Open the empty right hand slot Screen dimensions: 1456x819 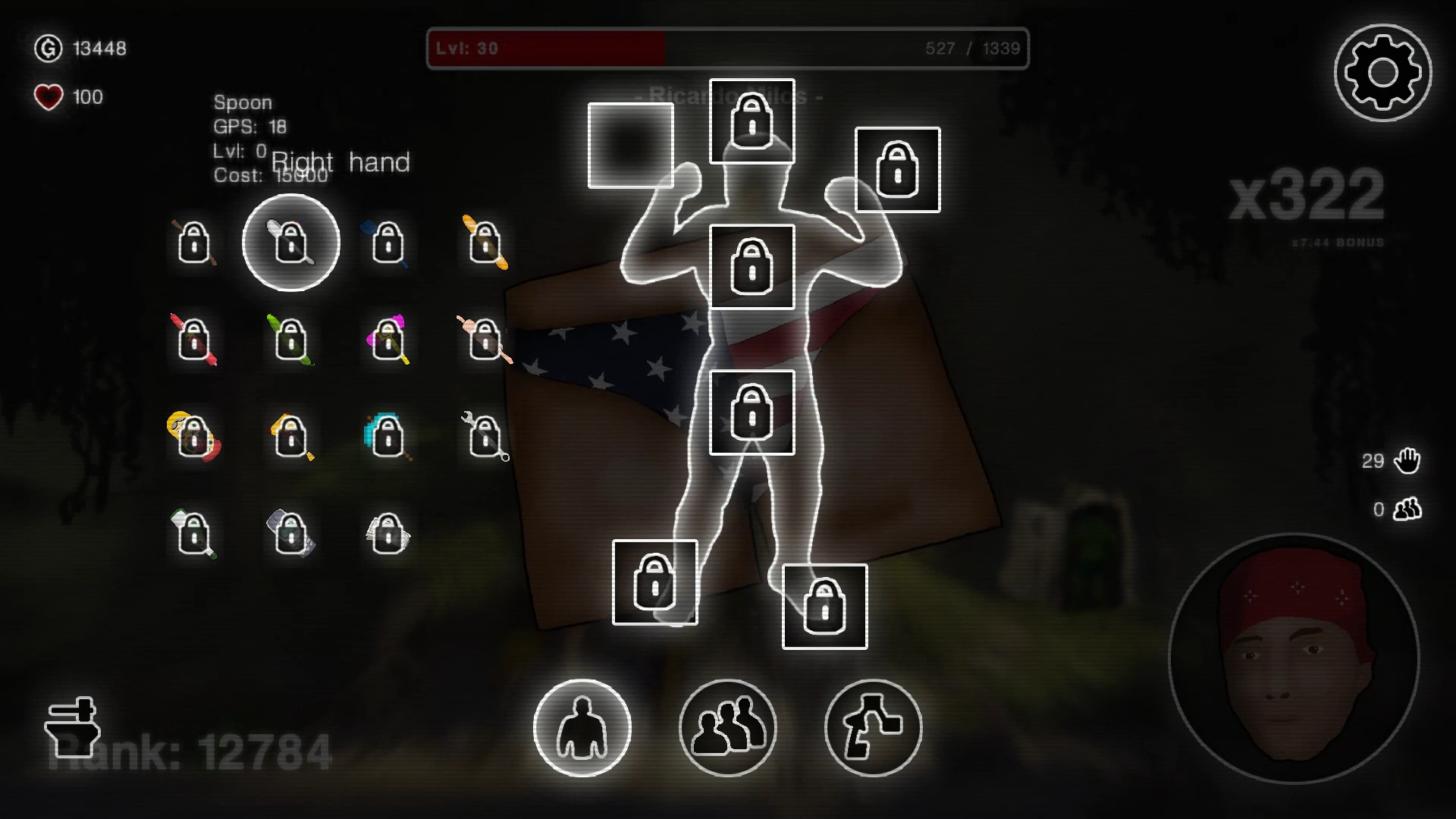pyautogui.click(x=631, y=146)
